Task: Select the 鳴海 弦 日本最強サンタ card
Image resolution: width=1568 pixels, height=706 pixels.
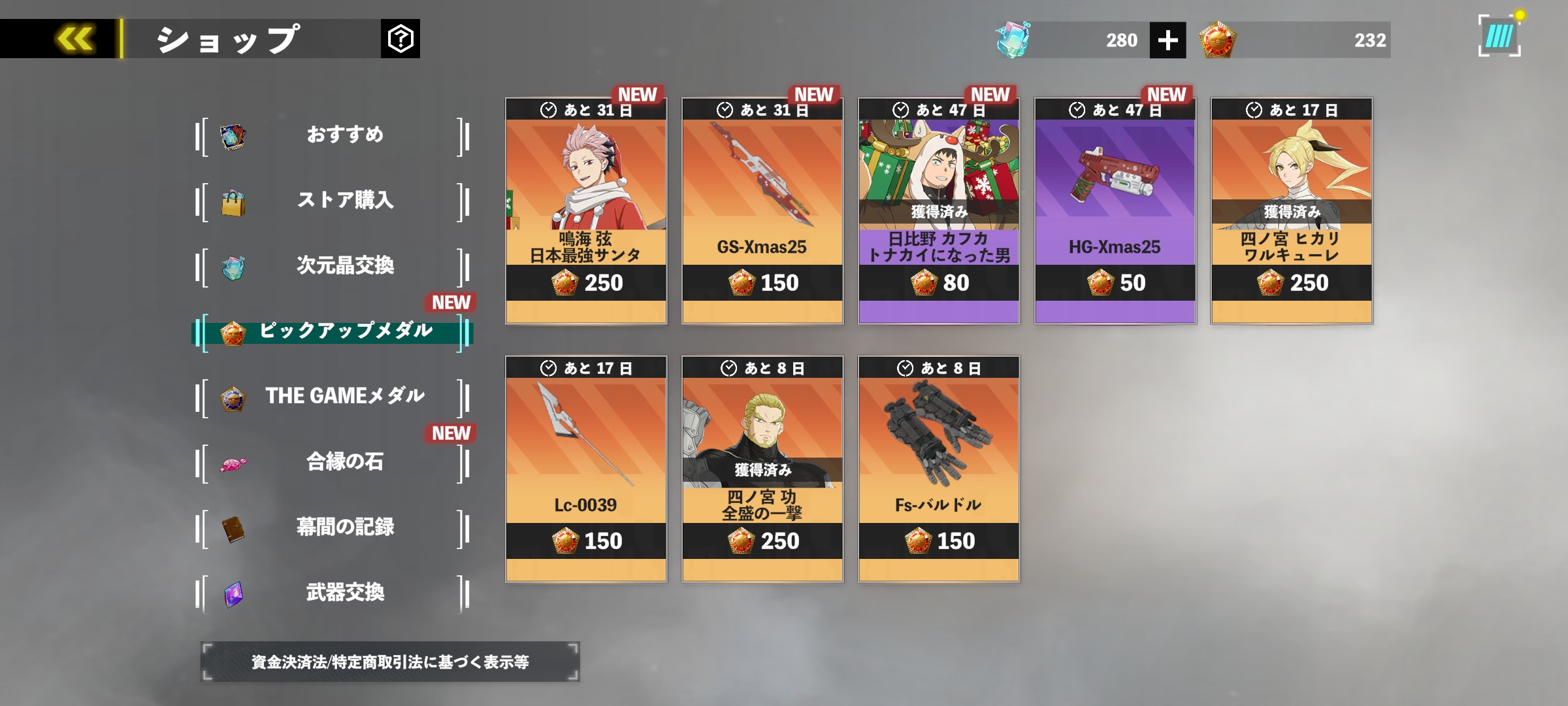Action: pyautogui.click(x=586, y=210)
